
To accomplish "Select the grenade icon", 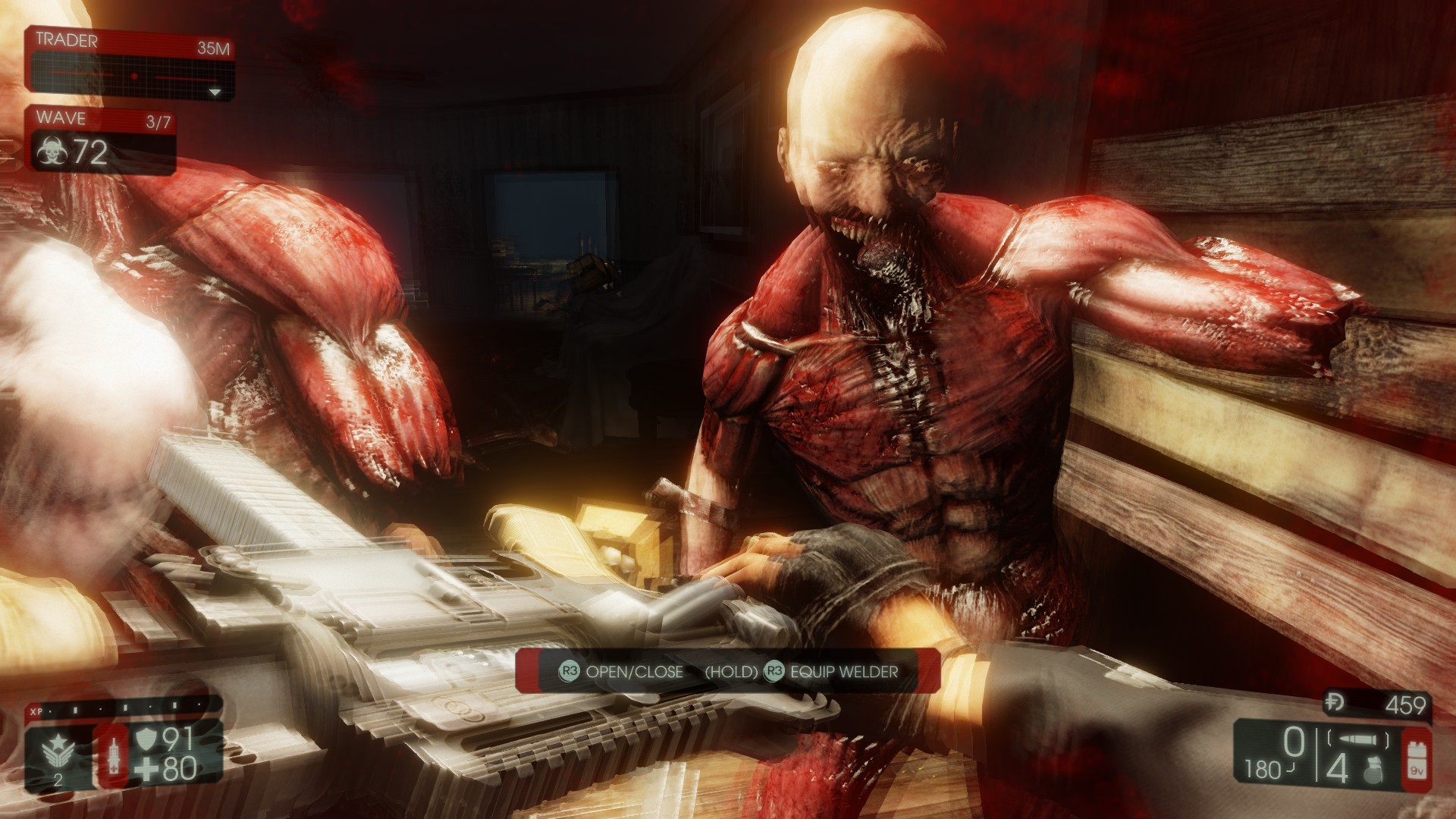I will [1372, 771].
